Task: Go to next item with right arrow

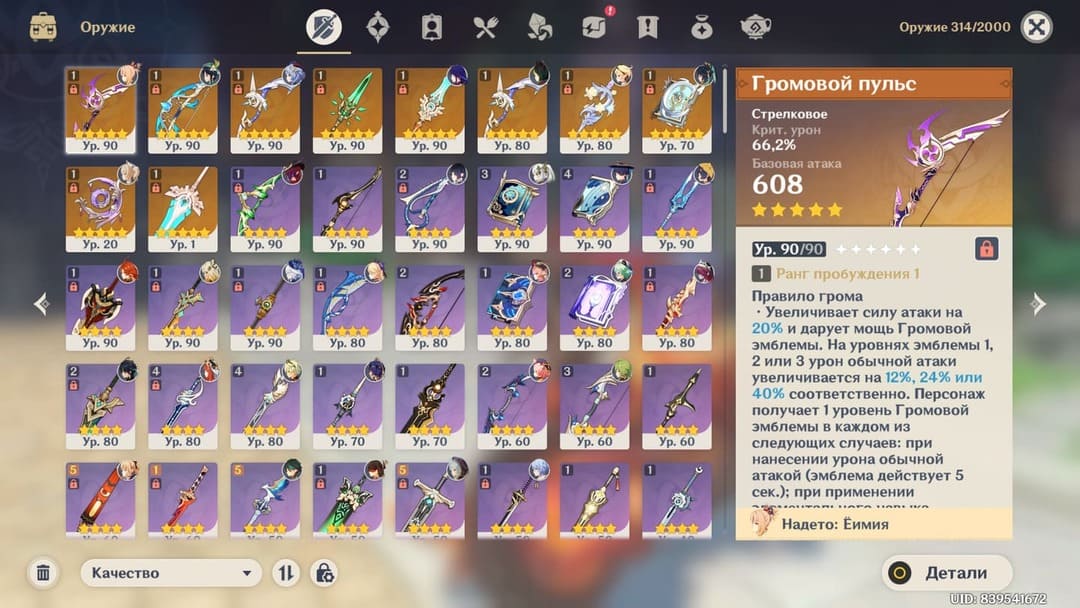Action: [x=1039, y=303]
